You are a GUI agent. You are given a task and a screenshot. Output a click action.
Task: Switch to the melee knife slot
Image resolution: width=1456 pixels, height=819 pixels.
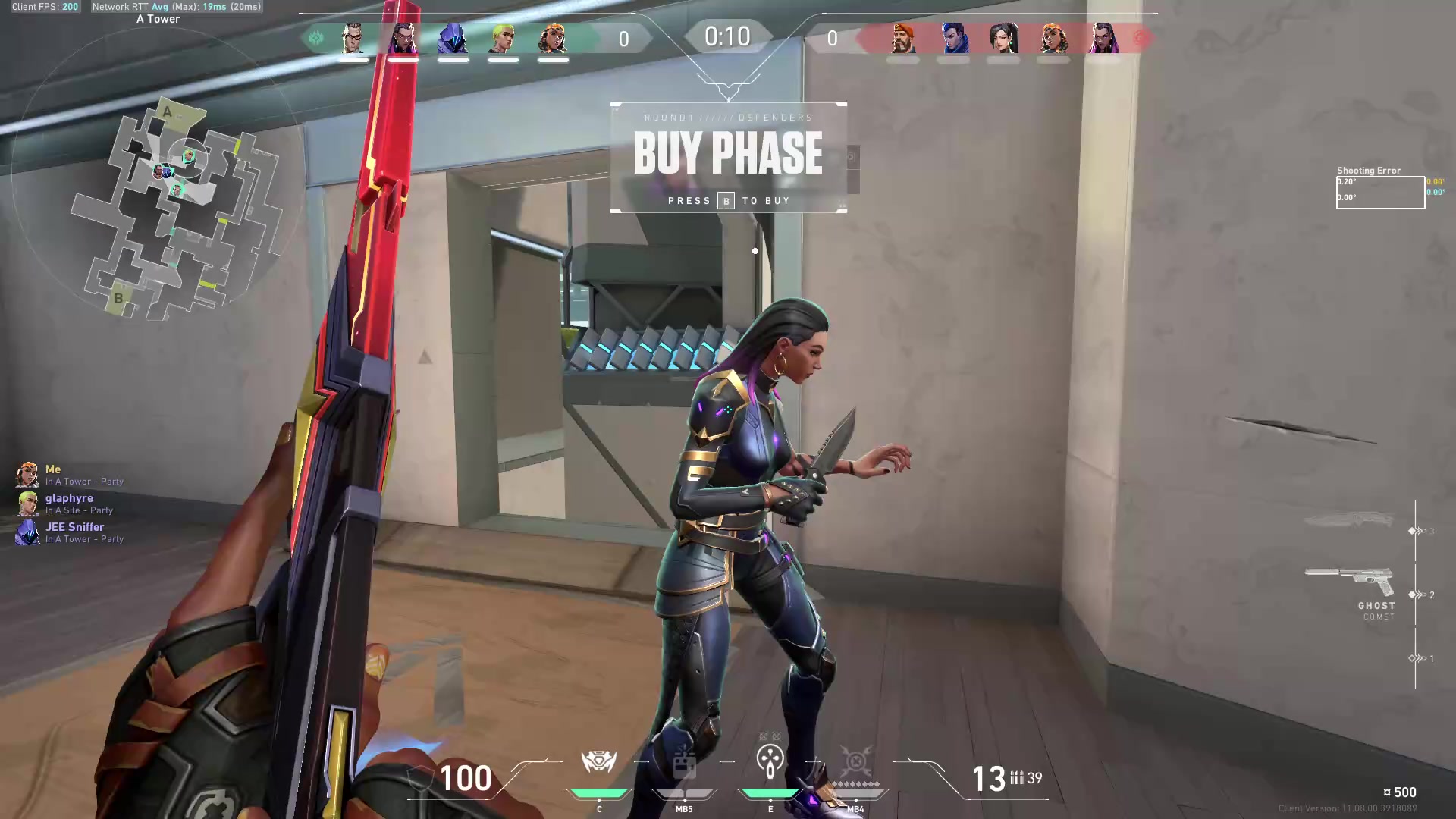click(x=1350, y=521)
